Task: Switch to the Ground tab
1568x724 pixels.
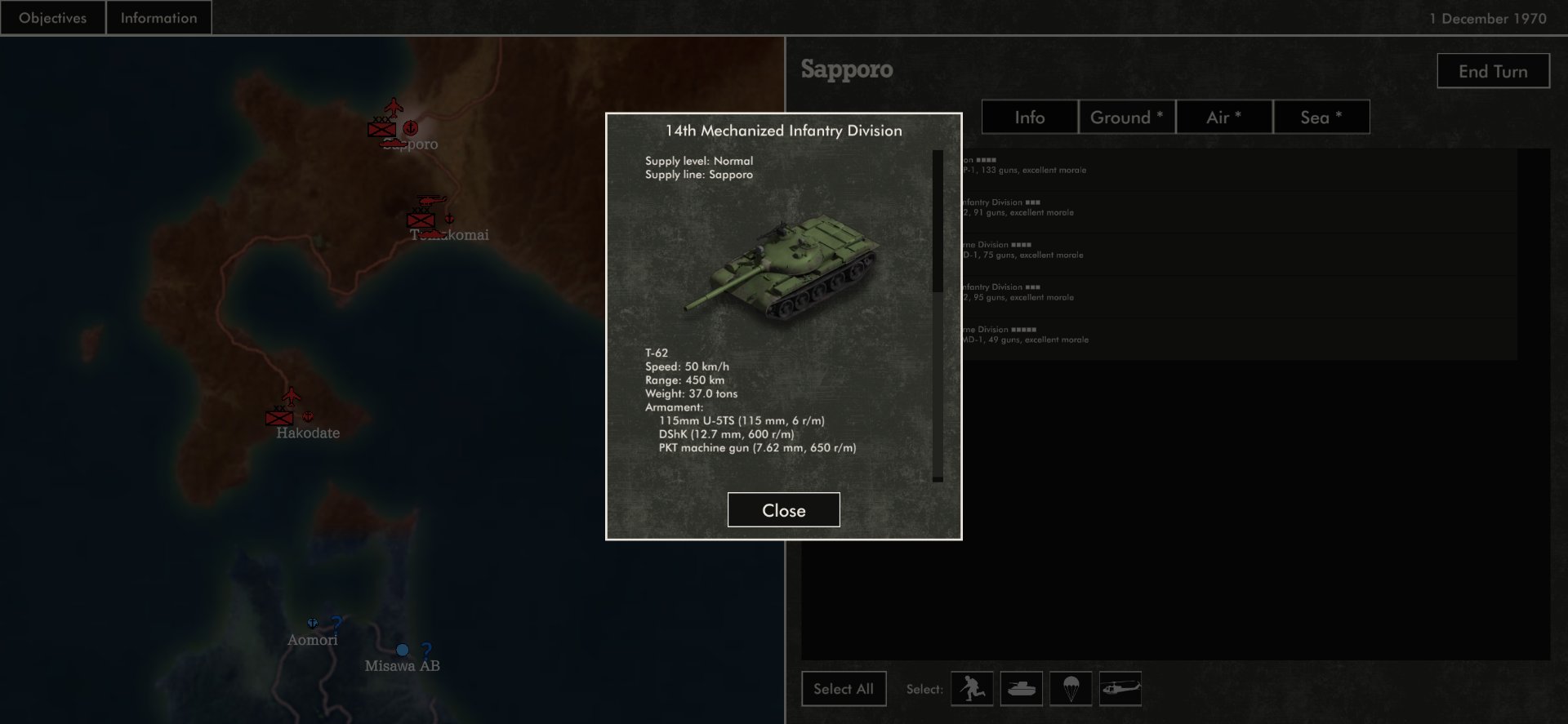Action: click(1126, 117)
